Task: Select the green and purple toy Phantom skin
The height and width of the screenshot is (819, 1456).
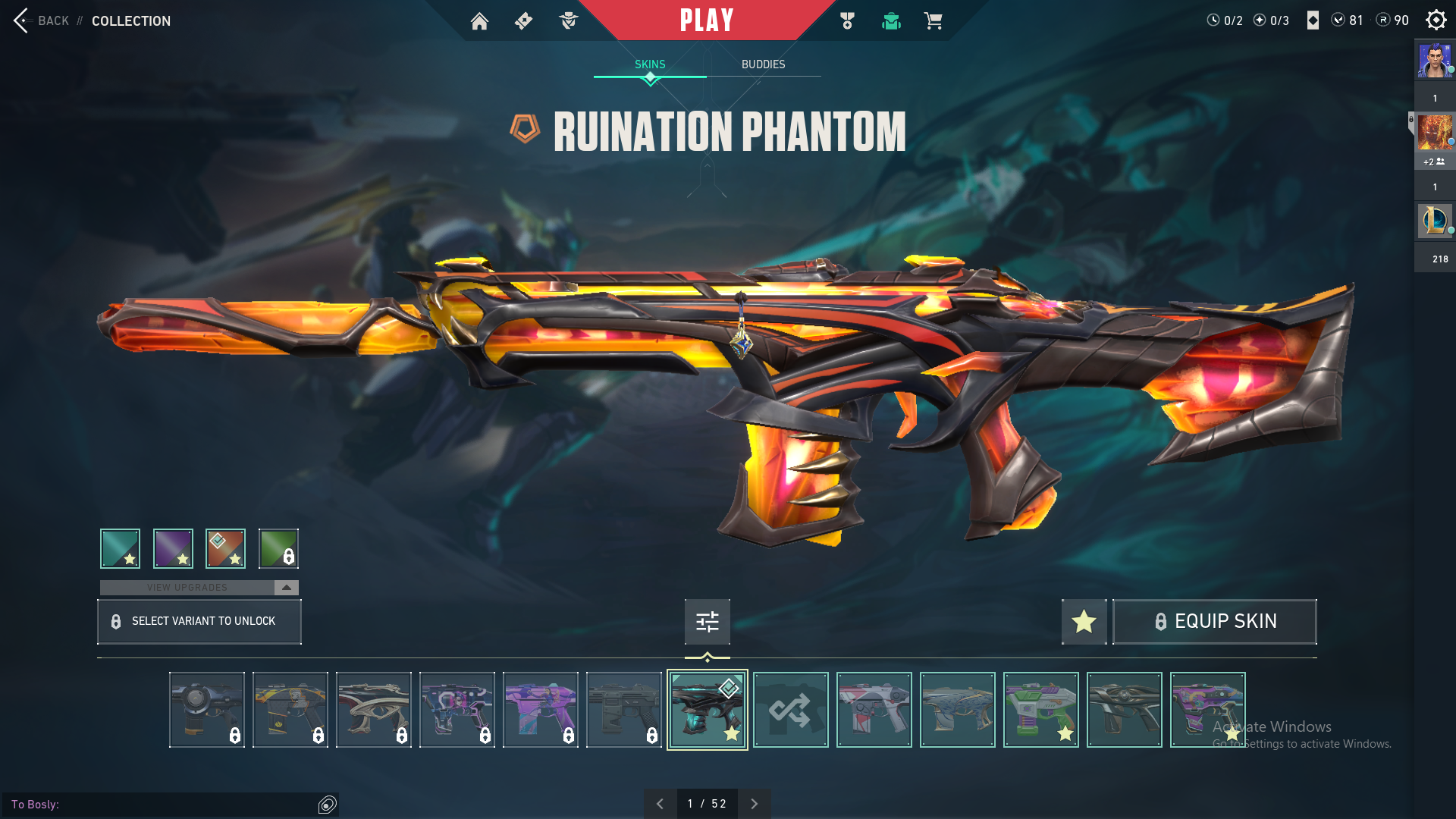Action: coord(1040,710)
